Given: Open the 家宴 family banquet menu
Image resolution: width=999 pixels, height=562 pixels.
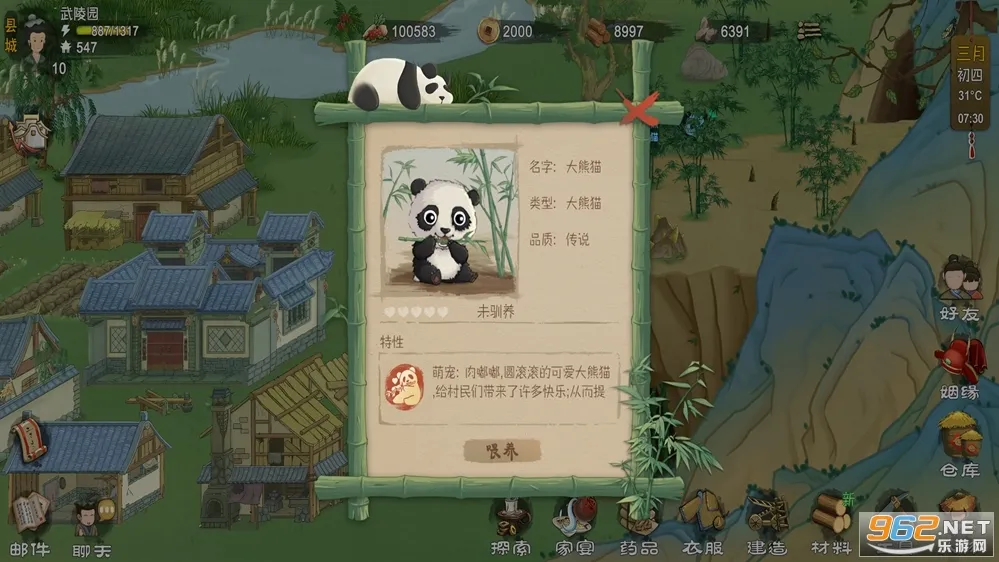Looking at the screenshot, I should [x=575, y=524].
